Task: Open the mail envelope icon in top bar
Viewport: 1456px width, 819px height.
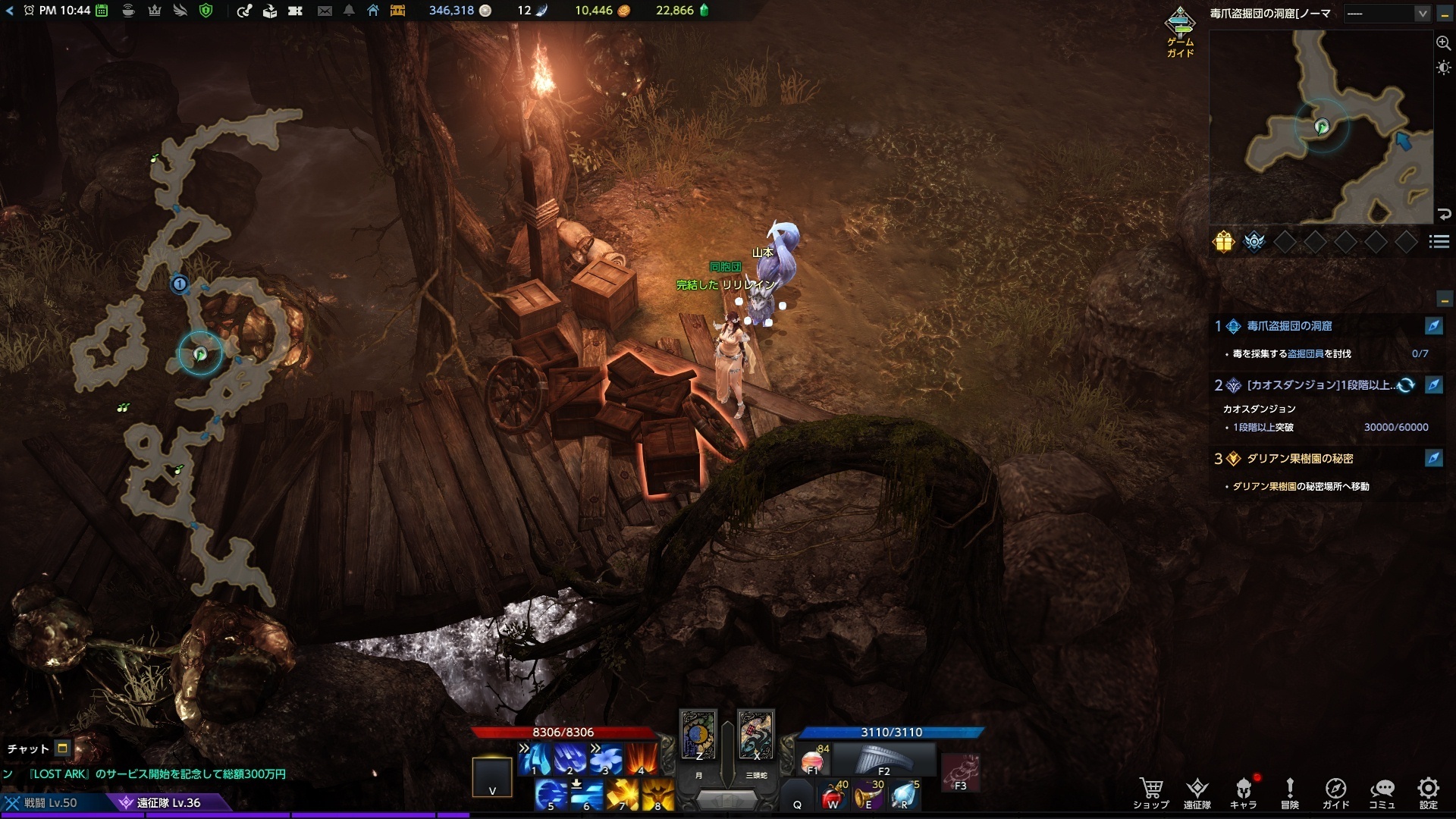Action: coord(325,11)
